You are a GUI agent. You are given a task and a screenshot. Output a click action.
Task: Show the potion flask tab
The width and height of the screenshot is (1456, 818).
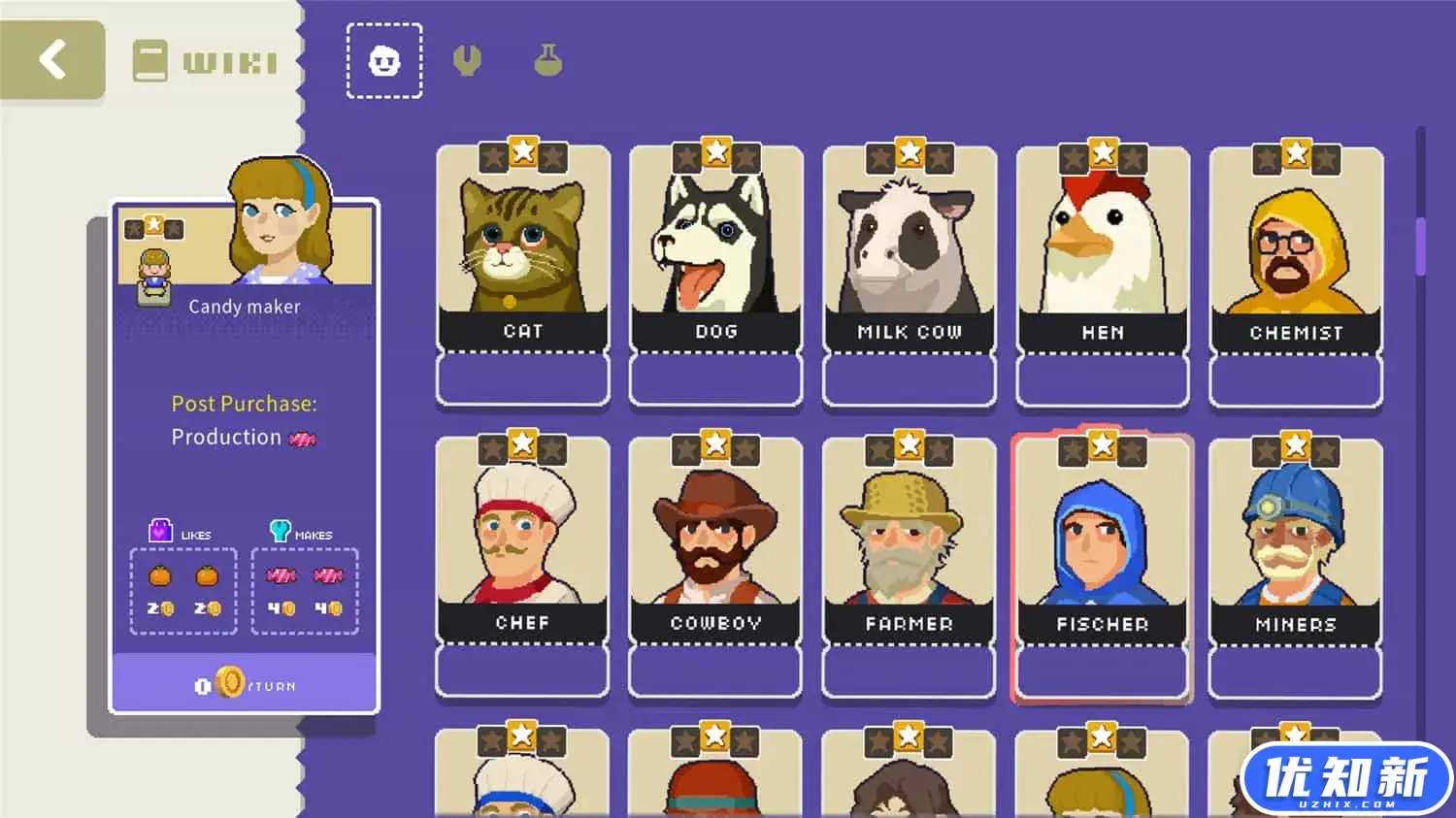tap(548, 61)
